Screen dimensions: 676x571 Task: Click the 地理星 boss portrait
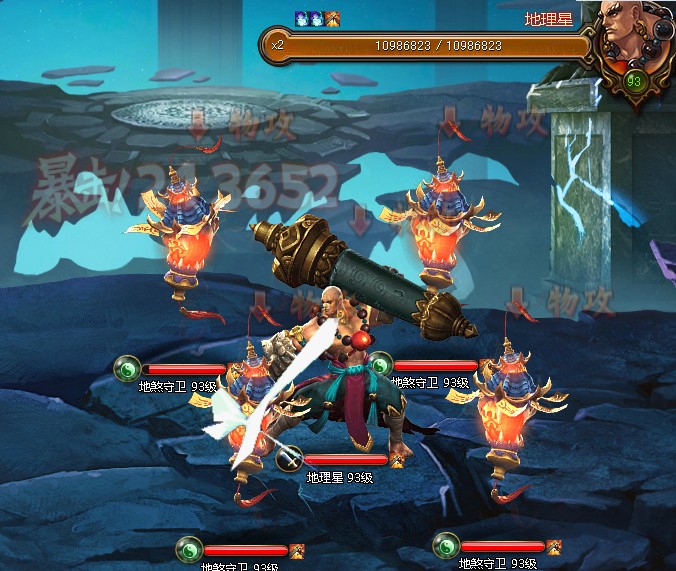[x=632, y=40]
